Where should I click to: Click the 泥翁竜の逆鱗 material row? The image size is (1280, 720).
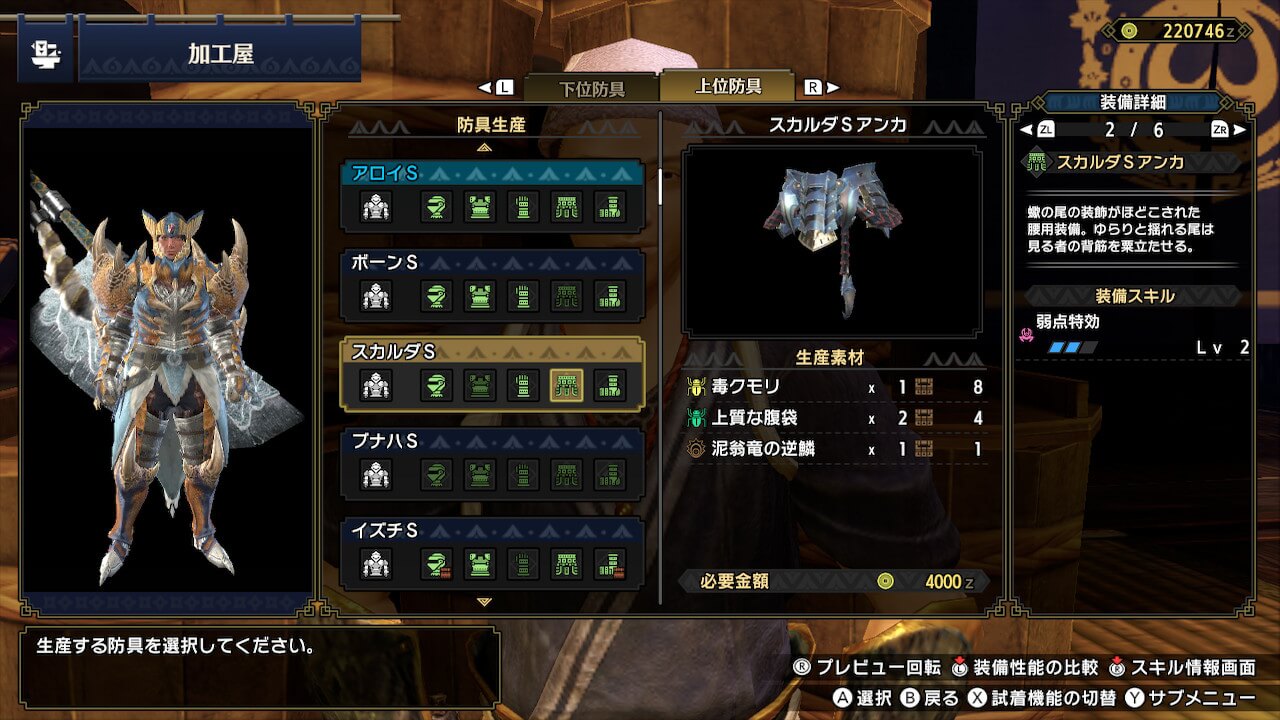click(x=835, y=449)
